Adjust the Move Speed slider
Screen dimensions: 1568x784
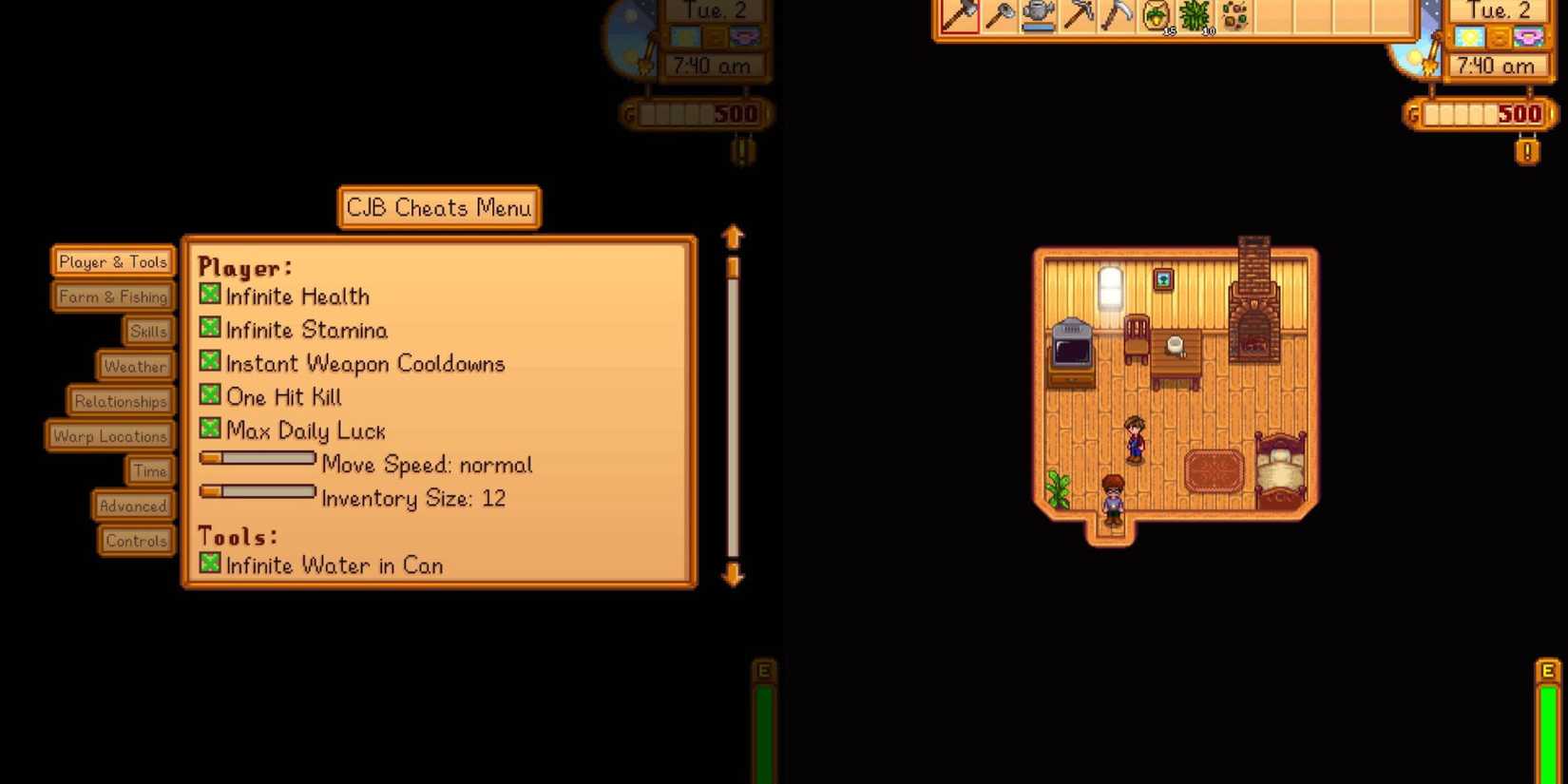coord(255,459)
